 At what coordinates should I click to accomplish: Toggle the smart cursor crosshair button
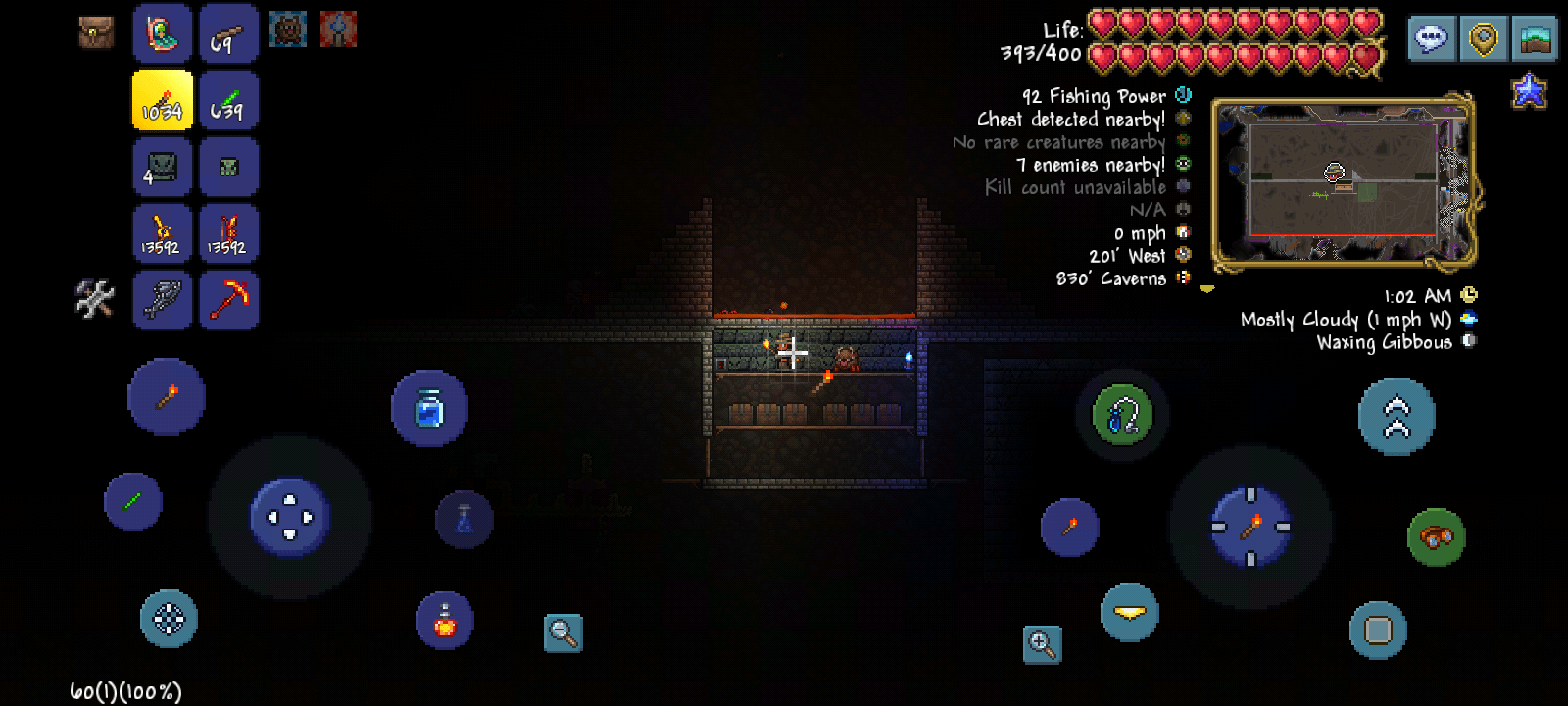(x=169, y=619)
